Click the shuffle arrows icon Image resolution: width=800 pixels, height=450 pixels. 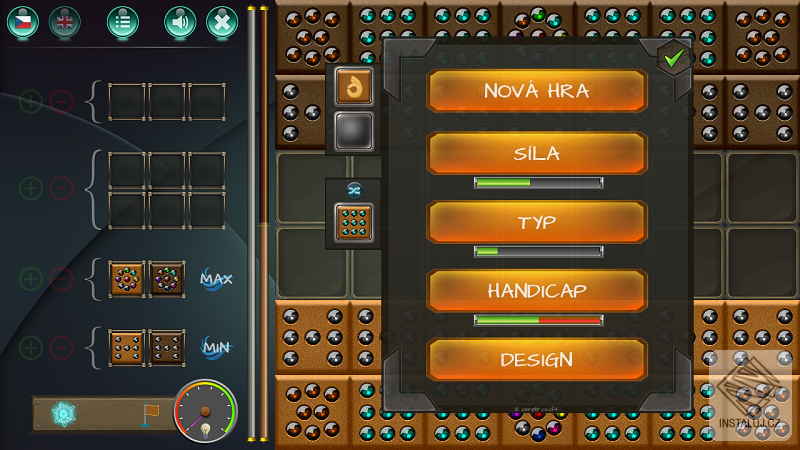[353, 188]
